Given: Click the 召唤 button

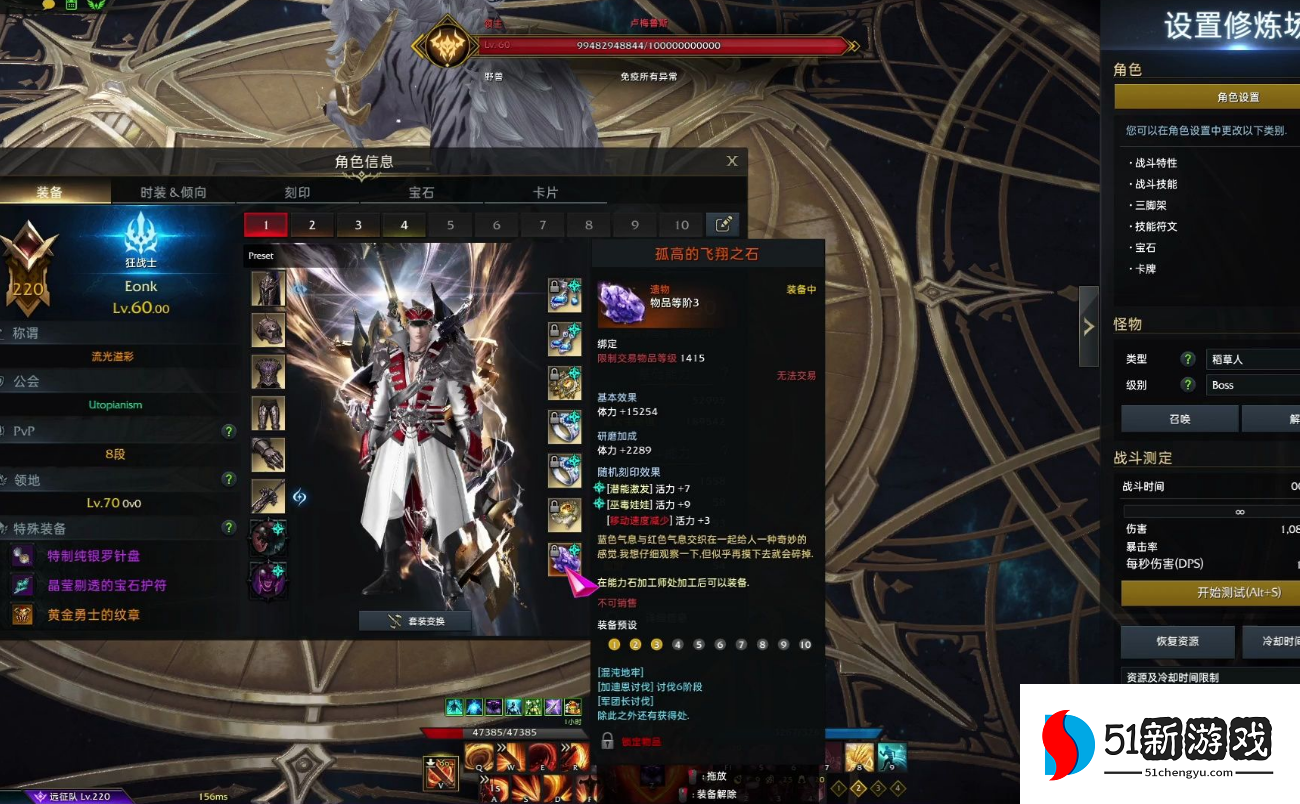Looking at the screenshot, I should click(x=1179, y=419).
